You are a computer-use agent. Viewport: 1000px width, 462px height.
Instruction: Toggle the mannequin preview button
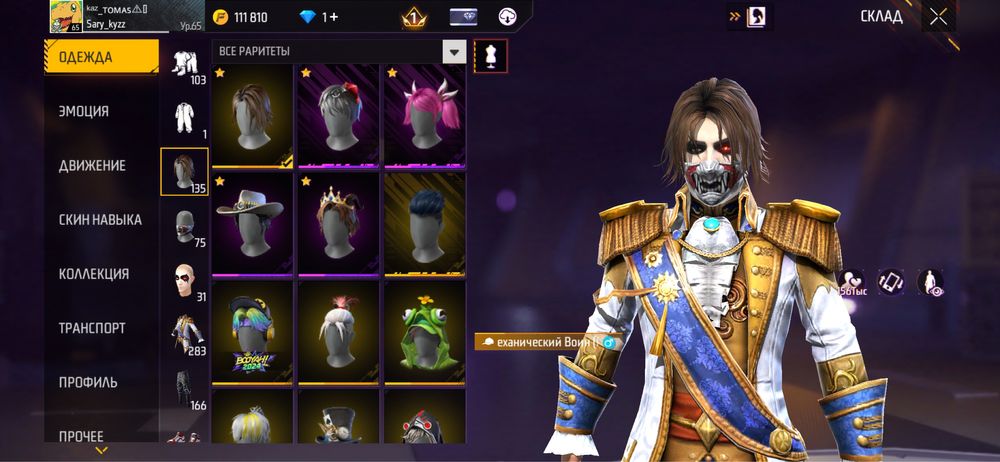click(490, 55)
